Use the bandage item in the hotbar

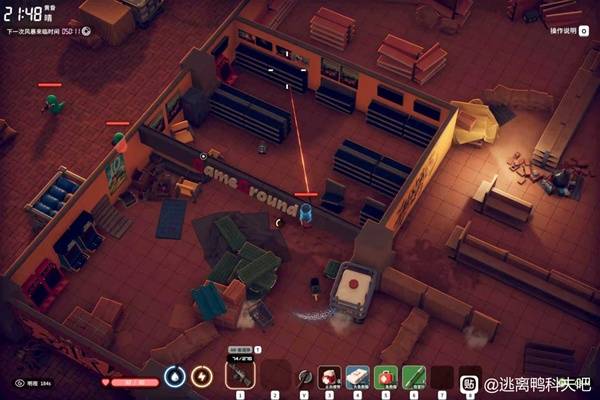tap(330, 376)
